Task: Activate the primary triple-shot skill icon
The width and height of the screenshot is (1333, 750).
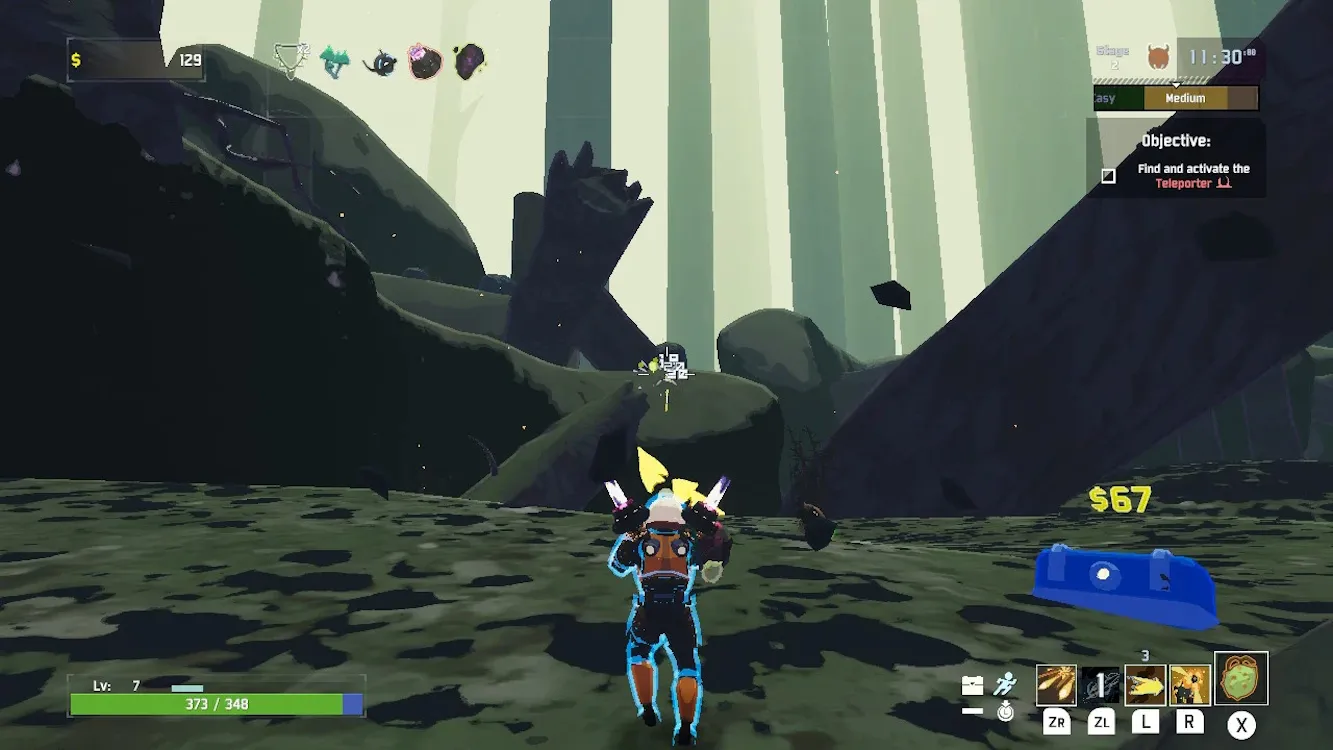Action: coord(1056,685)
